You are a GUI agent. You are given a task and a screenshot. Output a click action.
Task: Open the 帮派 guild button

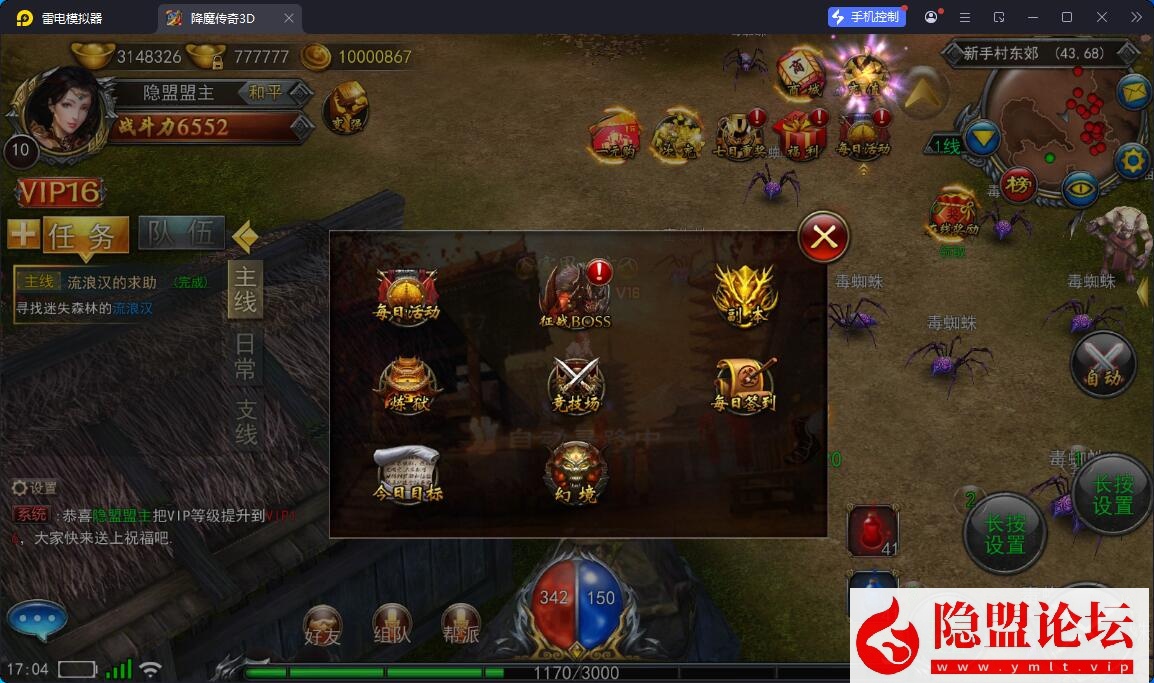click(x=461, y=625)
